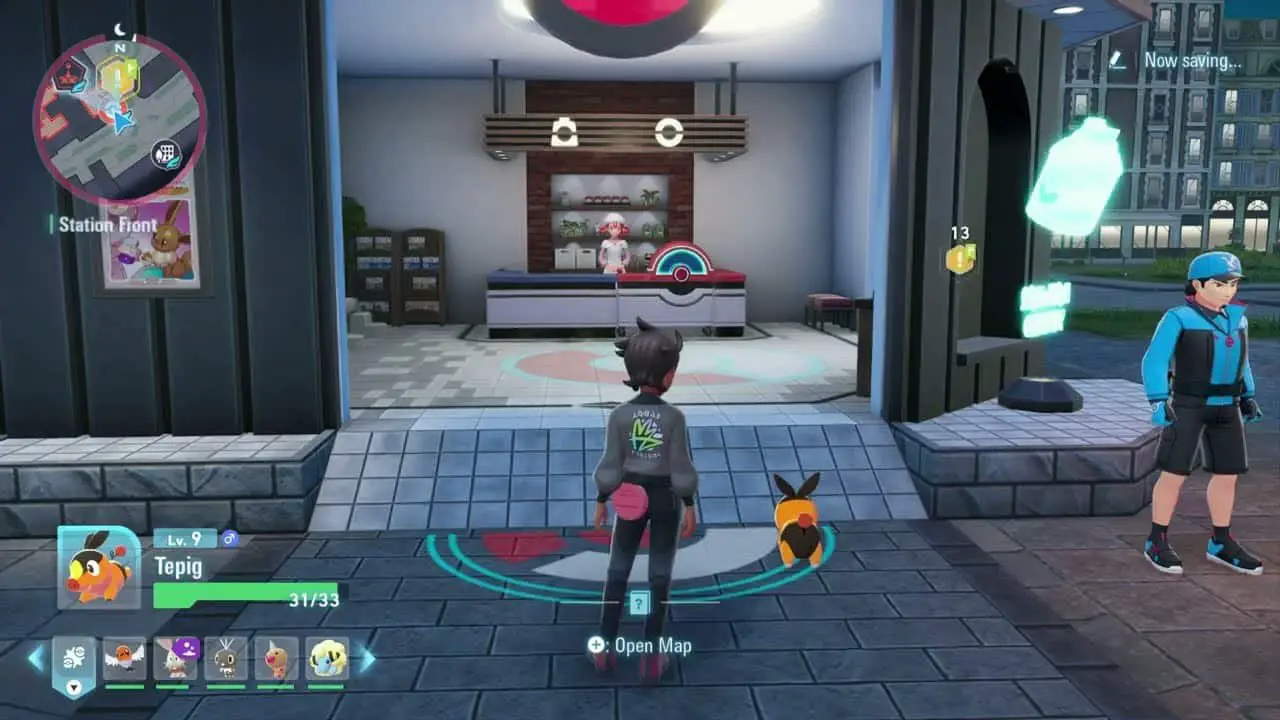
Task: Open the party swap slot with down arrow
Action: (74, 664)
